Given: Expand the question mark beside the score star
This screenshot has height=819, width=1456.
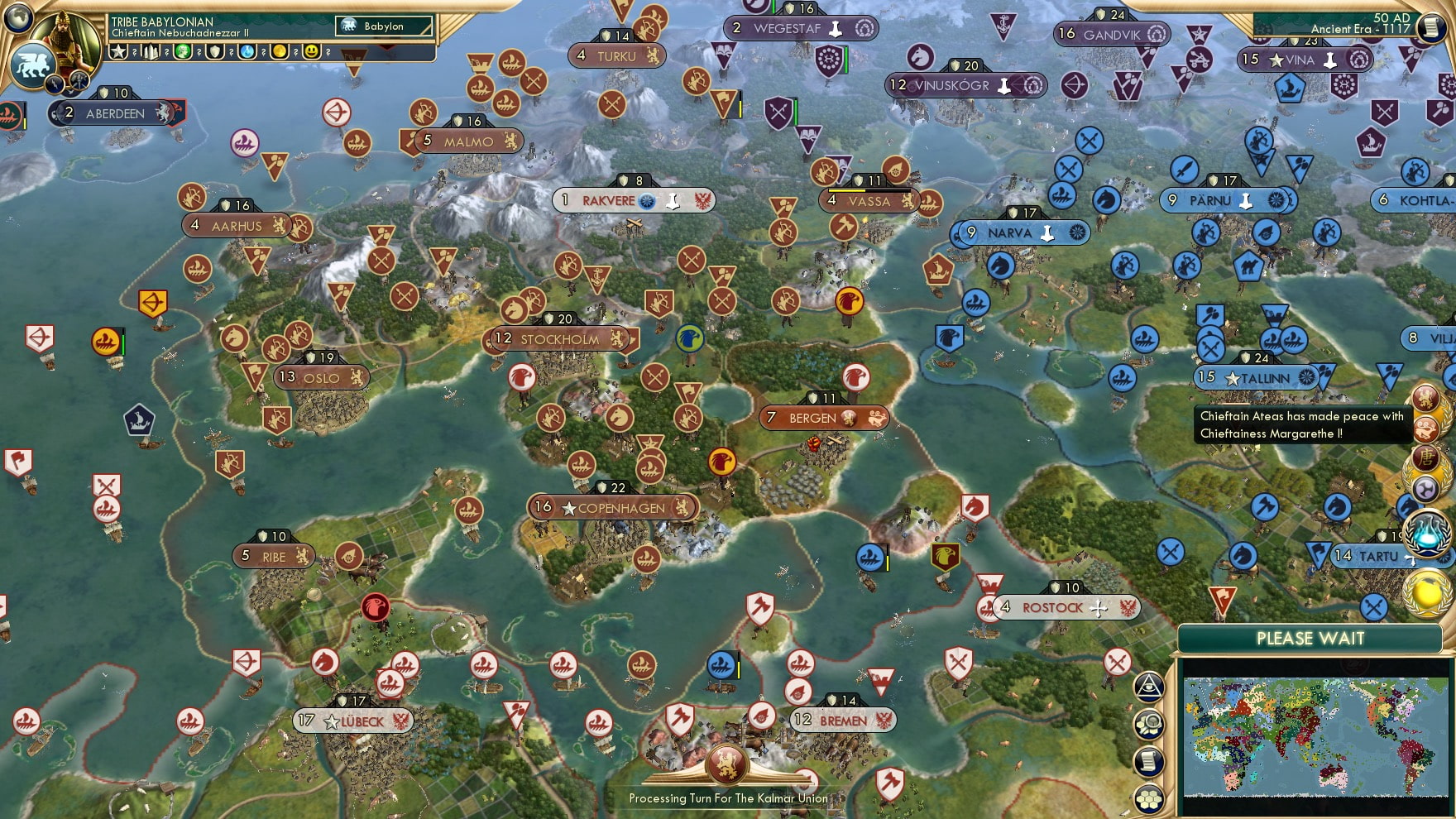Looking at the screenshot, I should [x=134, y=52].
